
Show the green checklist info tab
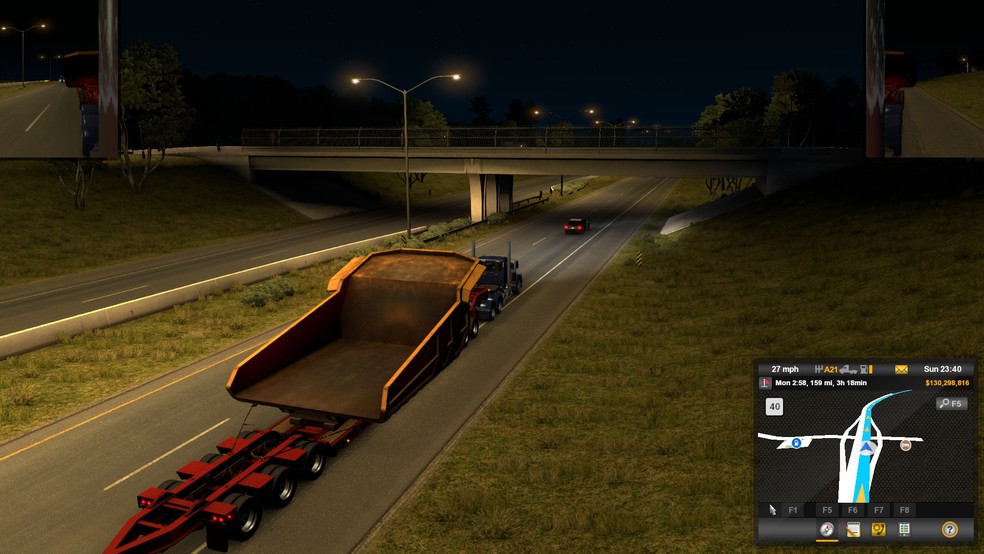(905, 529)
